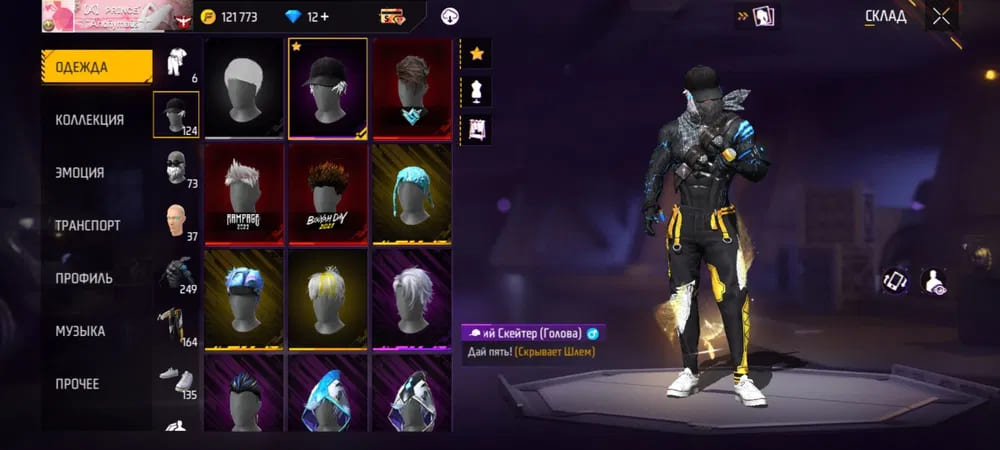Image resolution: width=1000 pixels, height=450 pixels.
Task: Open the tops category showing 249 items
Action: pyautogui.click(x=177, y=274)
